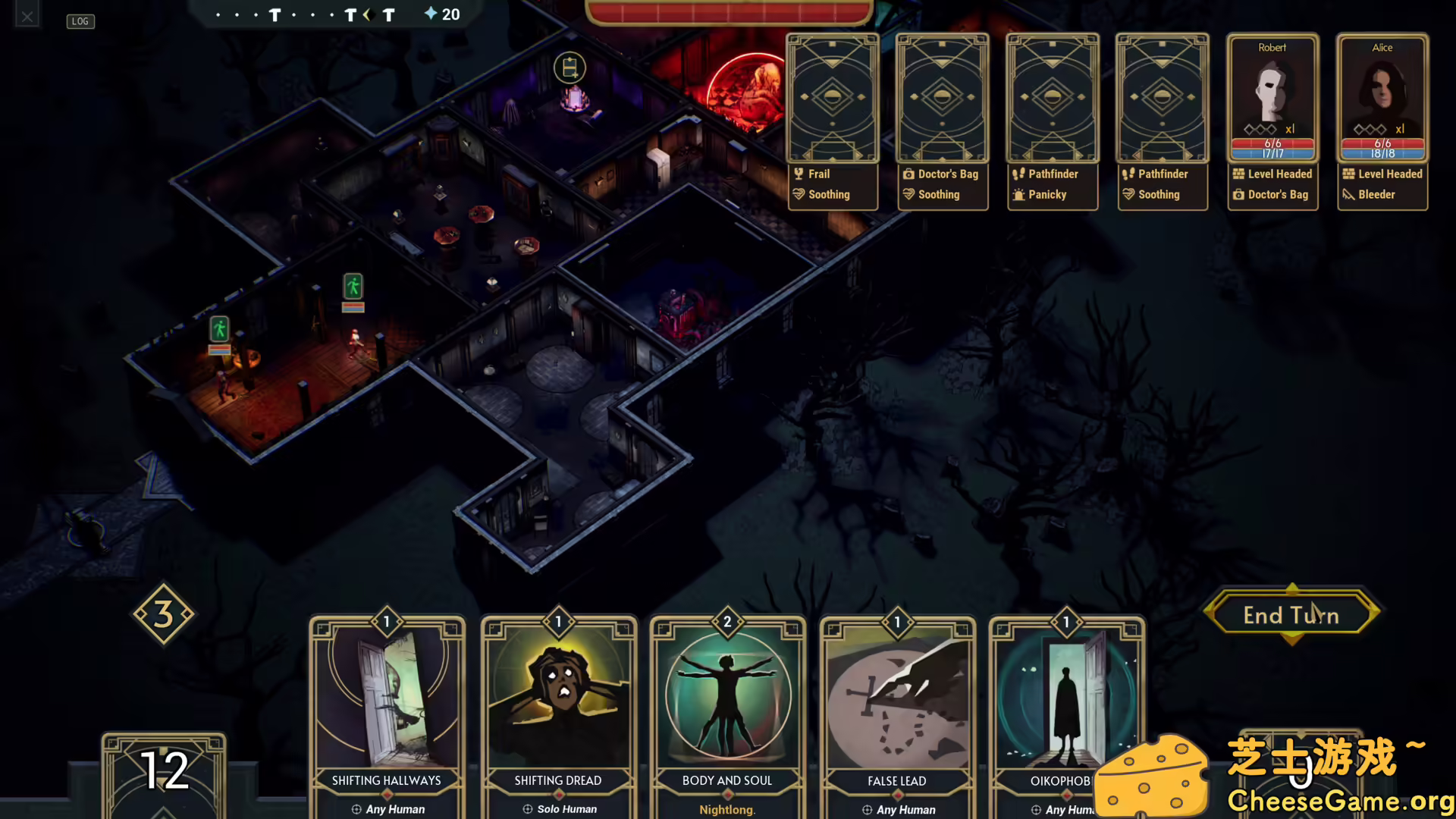The image size is (1456, 819).
Task: Open the LOG panel
Action: [x=80, y=21]
